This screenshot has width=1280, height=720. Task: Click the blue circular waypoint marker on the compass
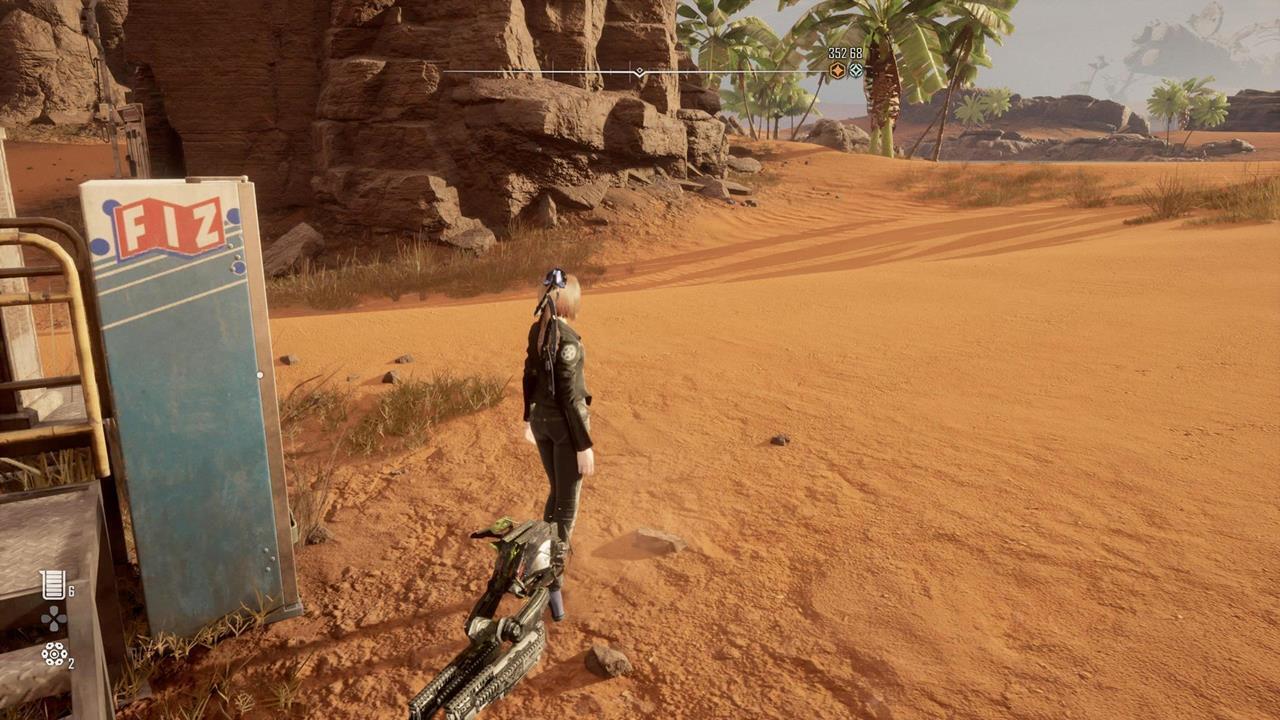click(855, 70)
